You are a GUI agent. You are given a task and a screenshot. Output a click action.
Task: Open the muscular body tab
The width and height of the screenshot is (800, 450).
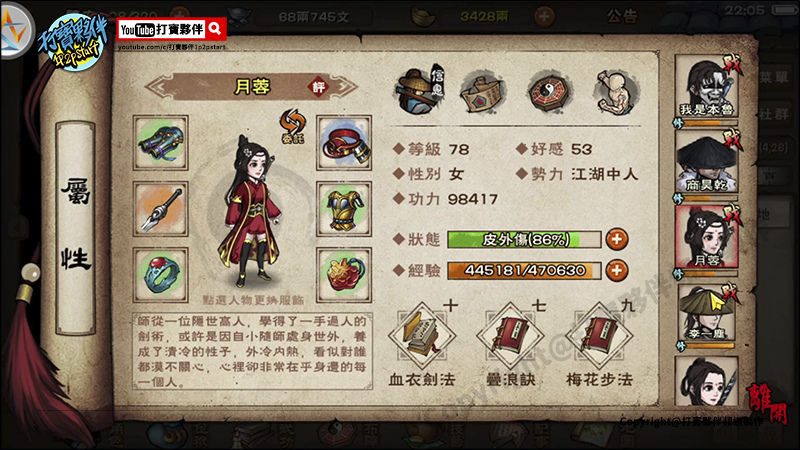point(613,92)
